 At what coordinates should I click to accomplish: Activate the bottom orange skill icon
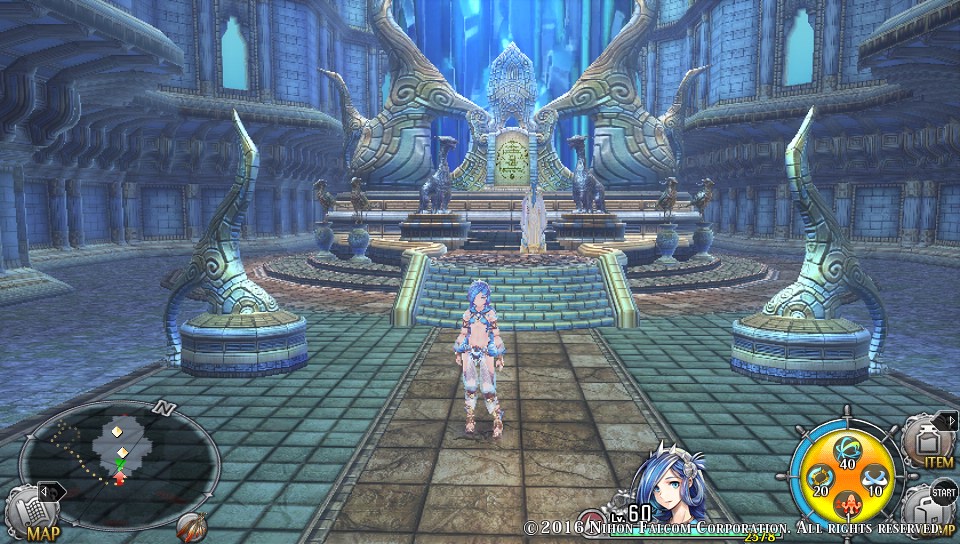(848, 508)
